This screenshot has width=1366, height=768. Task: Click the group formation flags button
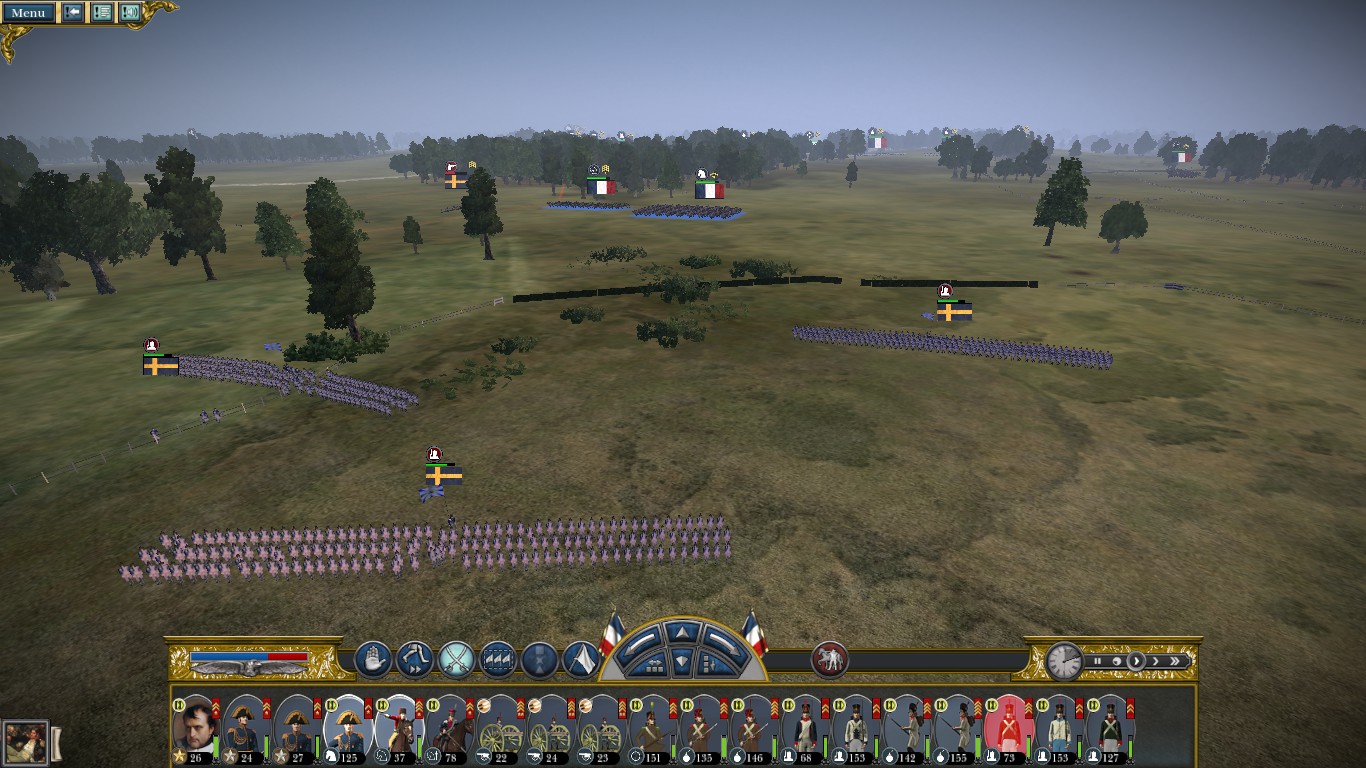[498, 660]
